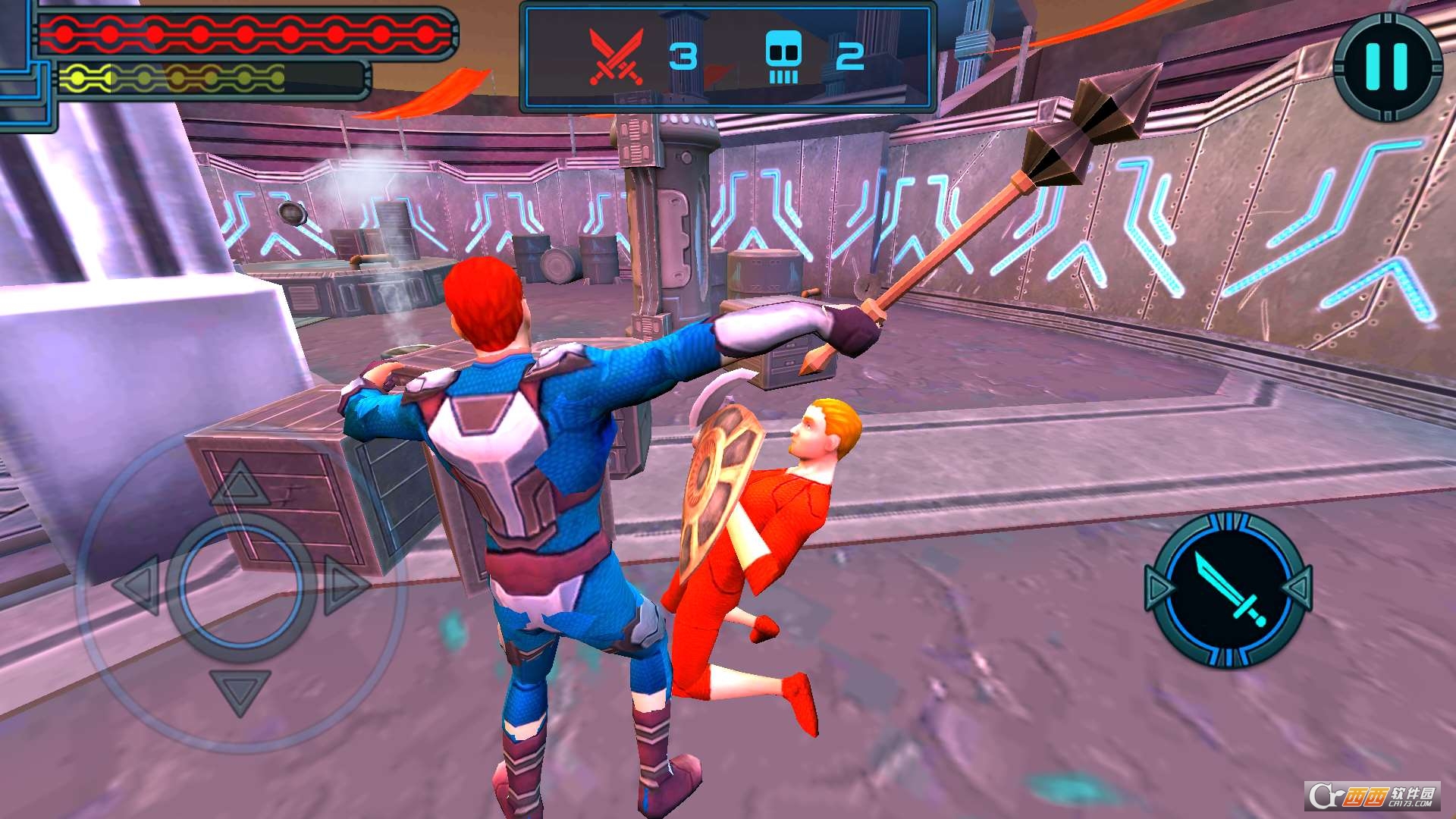Tap the left arrow on the movement pad
1456x819 pixels.
[138, 585]
